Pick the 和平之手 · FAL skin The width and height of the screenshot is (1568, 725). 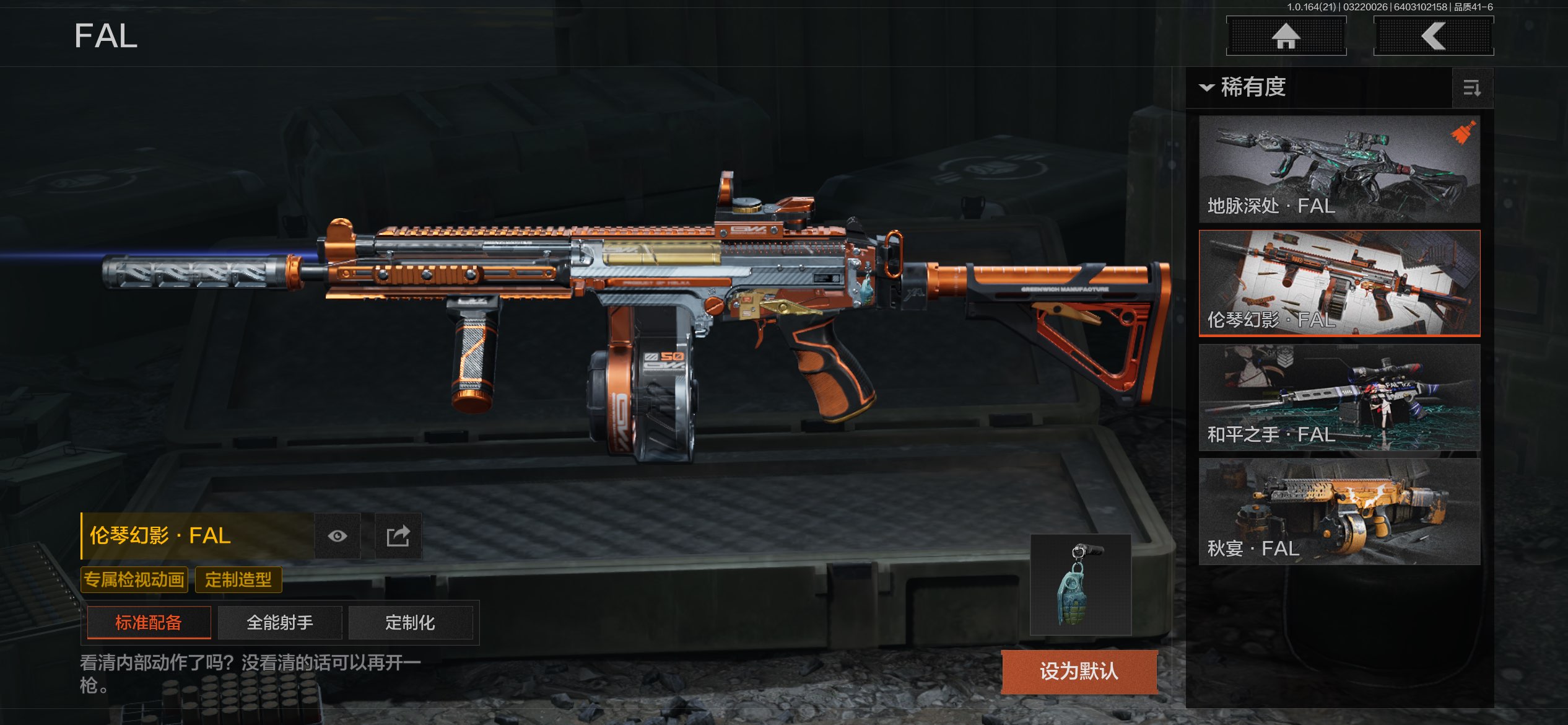tap(1339, 397)
